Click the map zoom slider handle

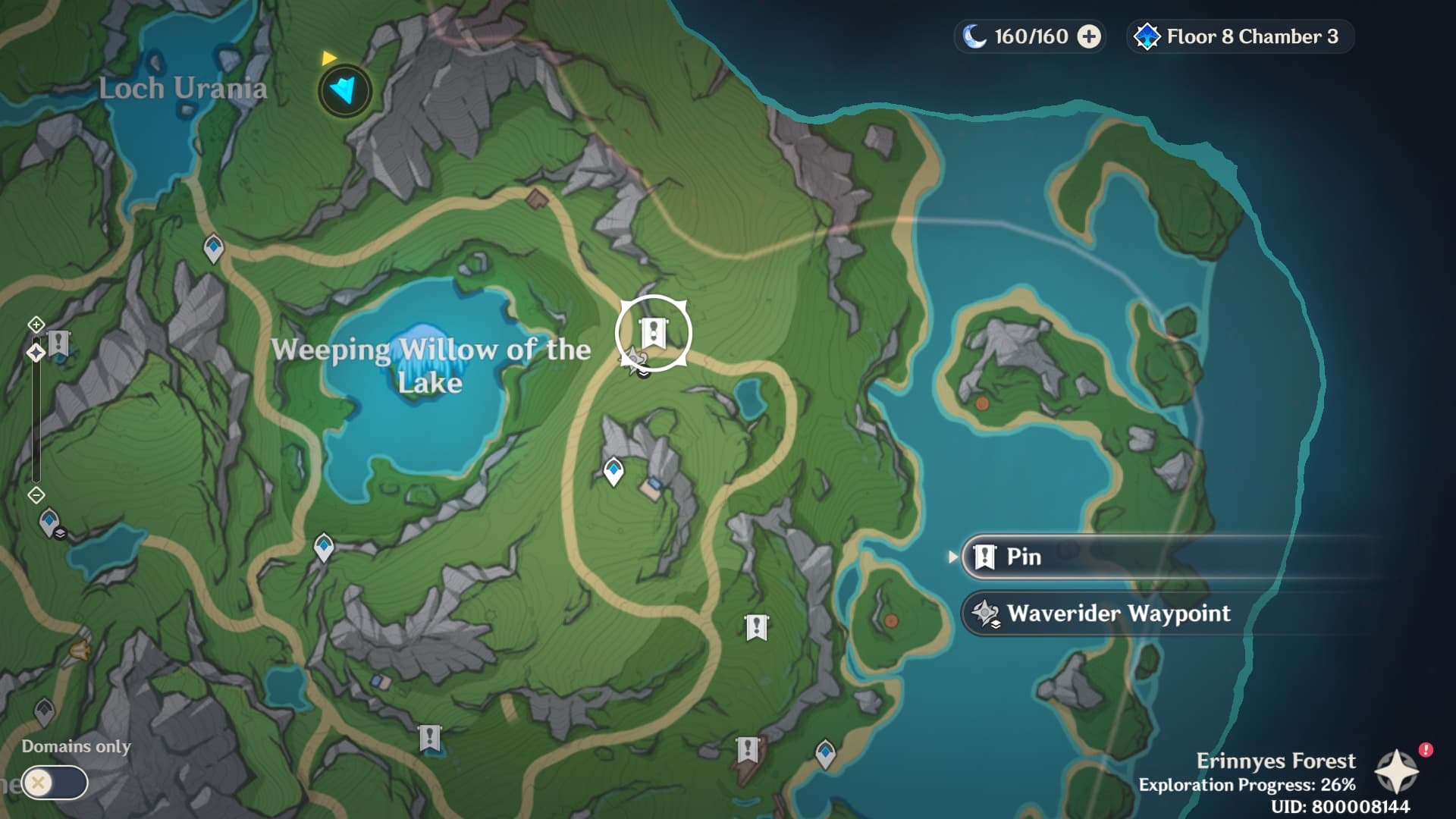click(36, 353)
